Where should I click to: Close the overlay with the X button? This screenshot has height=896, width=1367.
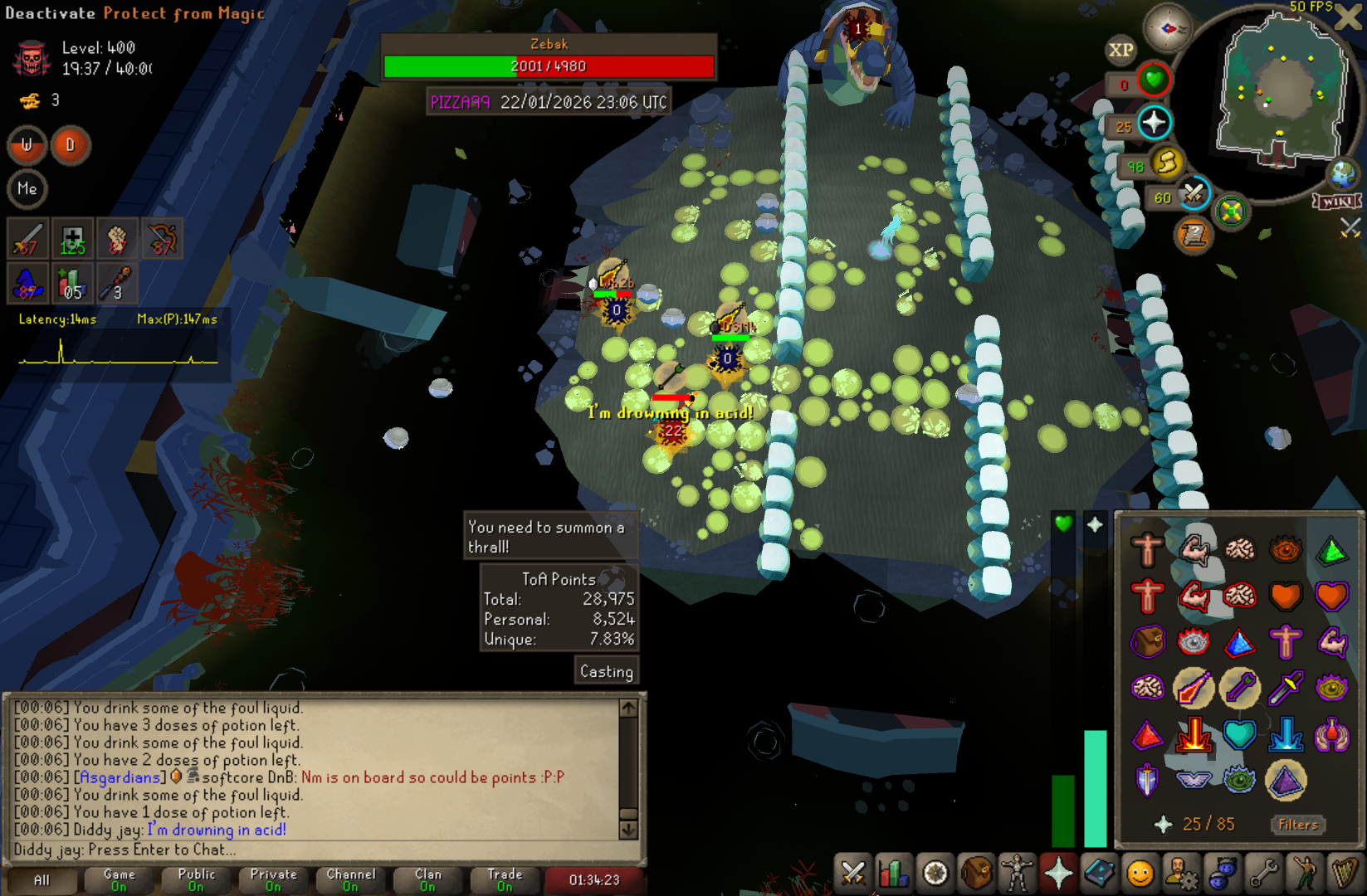pyautogui.click(x=1348, y=18)
